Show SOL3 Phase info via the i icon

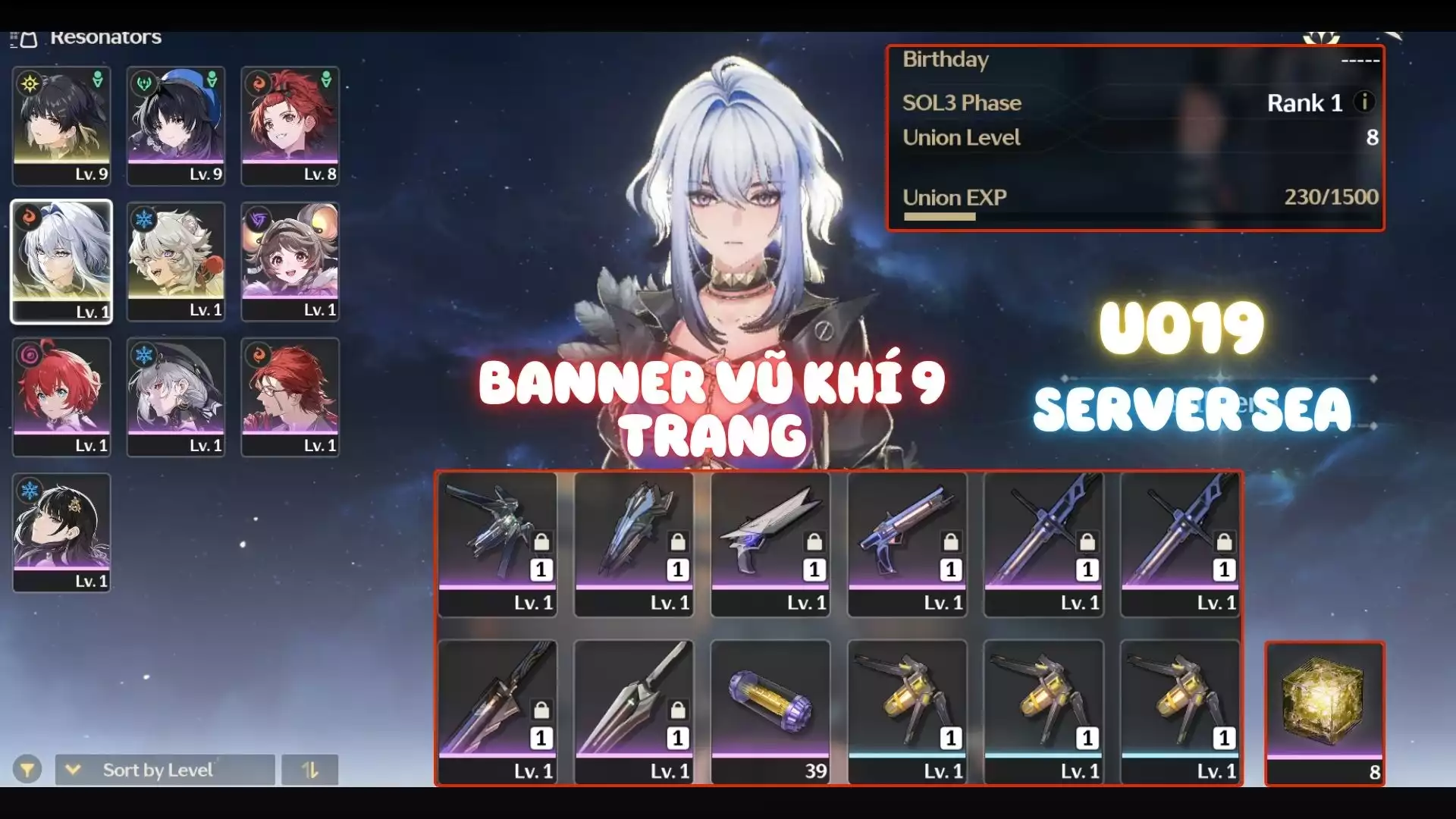(x=1364, y=102)
